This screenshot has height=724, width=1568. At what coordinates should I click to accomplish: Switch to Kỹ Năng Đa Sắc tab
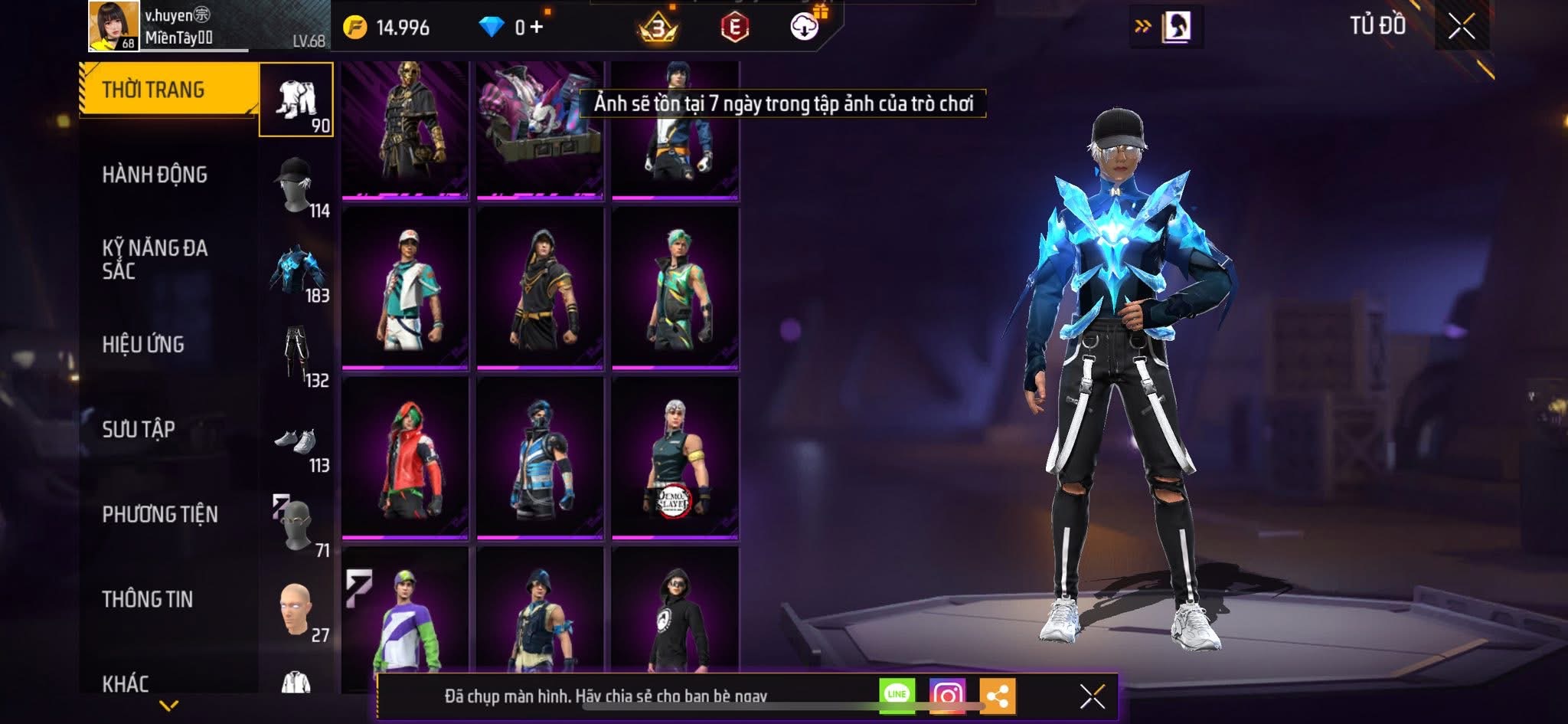point(155,259)
